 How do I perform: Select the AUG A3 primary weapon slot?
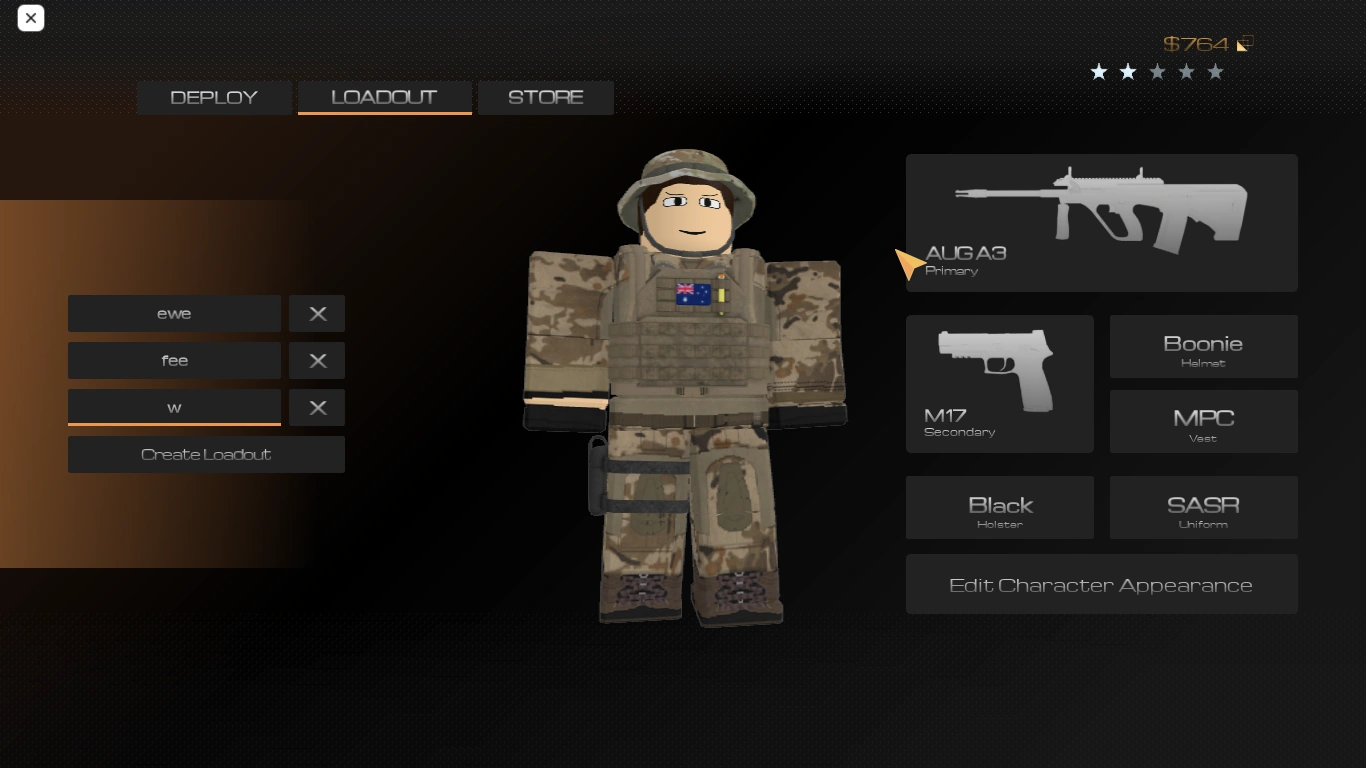1101,222
